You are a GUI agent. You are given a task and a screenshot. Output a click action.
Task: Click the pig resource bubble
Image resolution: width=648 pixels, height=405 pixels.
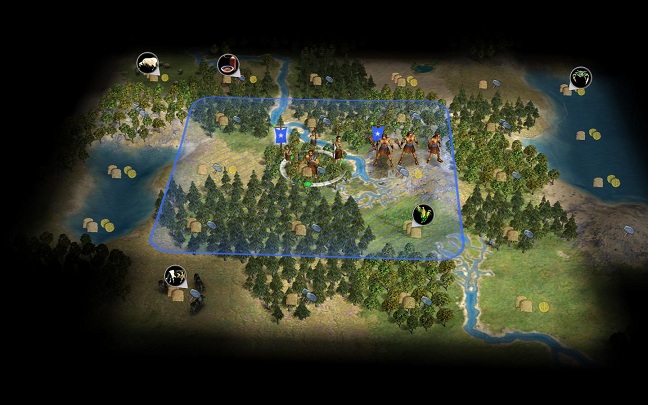point(148,63)
